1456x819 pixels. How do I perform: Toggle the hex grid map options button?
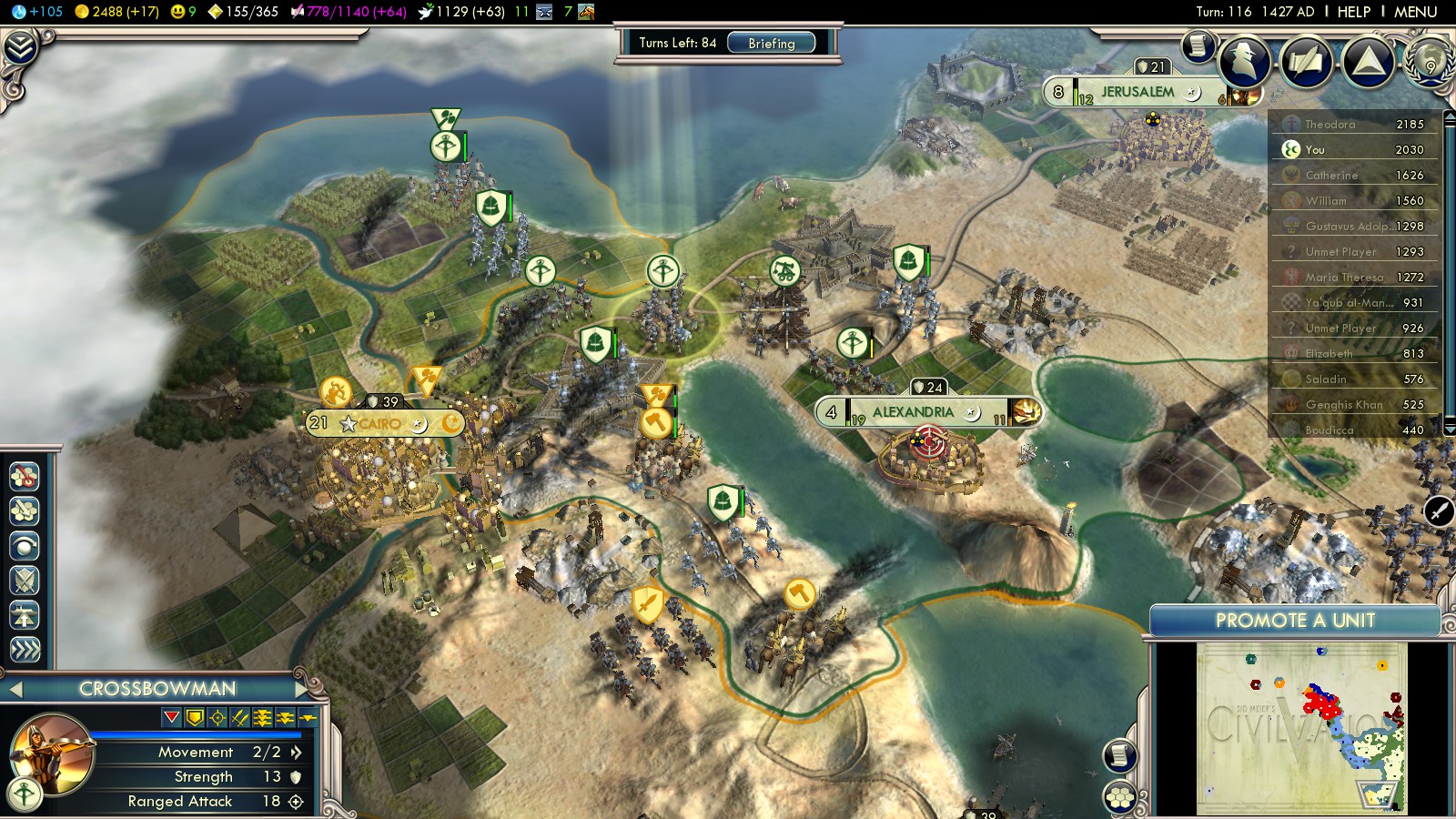pos(1120,798)
